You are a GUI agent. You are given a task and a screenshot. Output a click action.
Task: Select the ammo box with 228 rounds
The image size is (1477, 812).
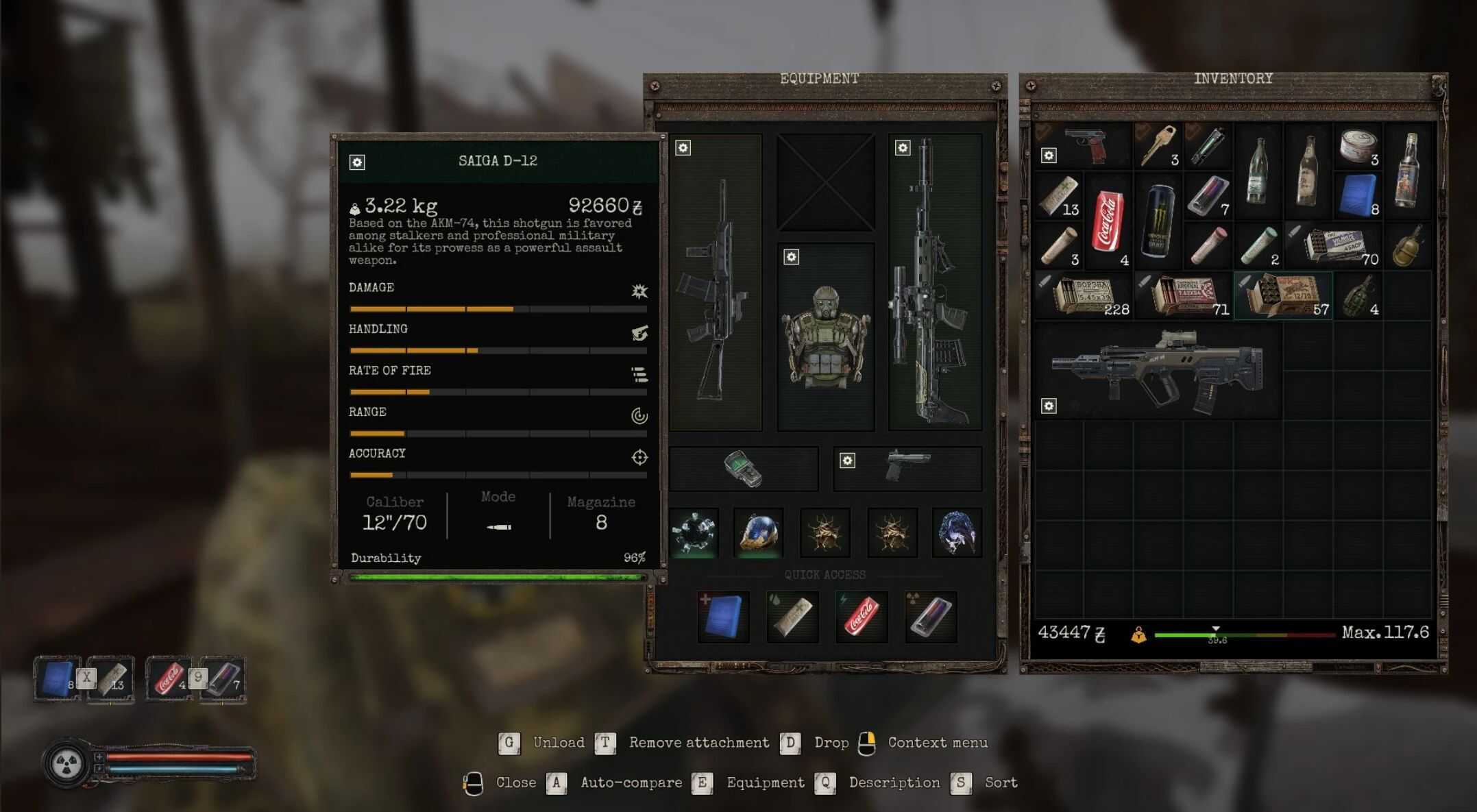1084,296
